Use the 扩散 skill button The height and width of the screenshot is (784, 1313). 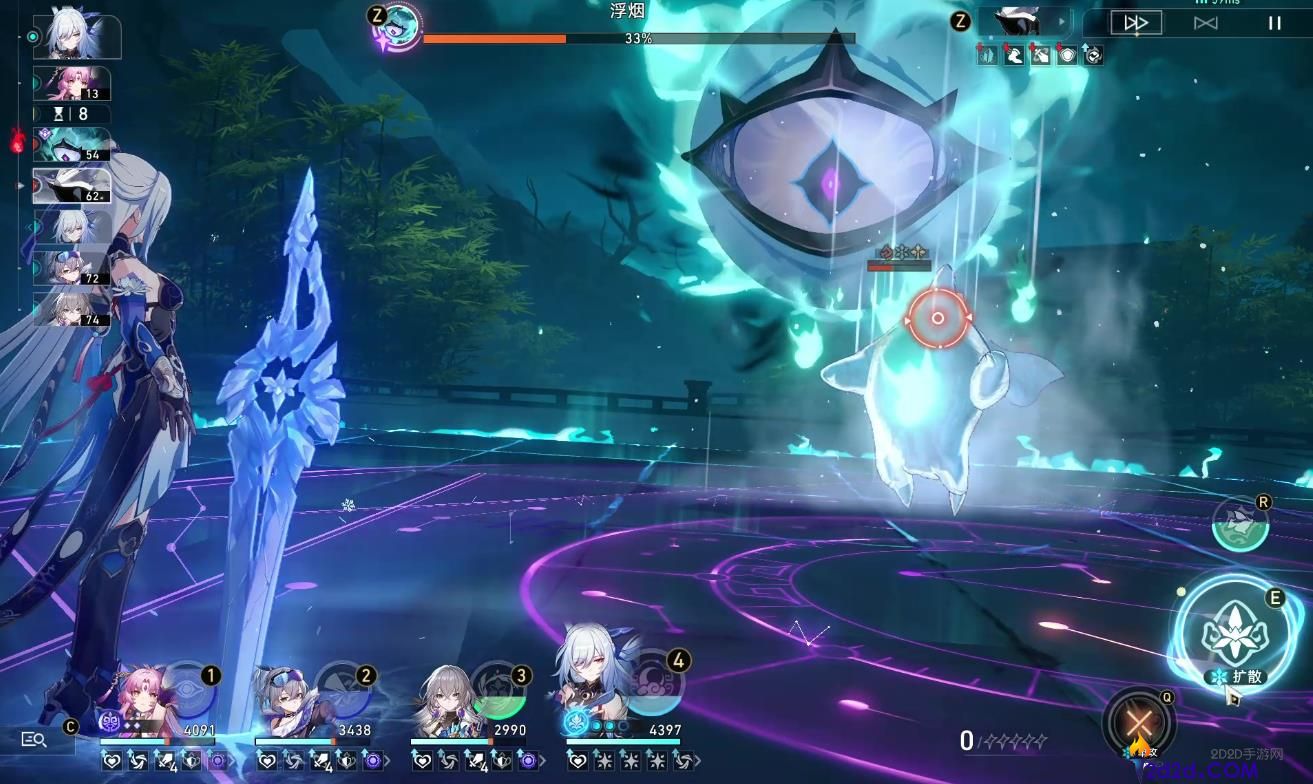pyautogui.click(x=1229, y=629)
